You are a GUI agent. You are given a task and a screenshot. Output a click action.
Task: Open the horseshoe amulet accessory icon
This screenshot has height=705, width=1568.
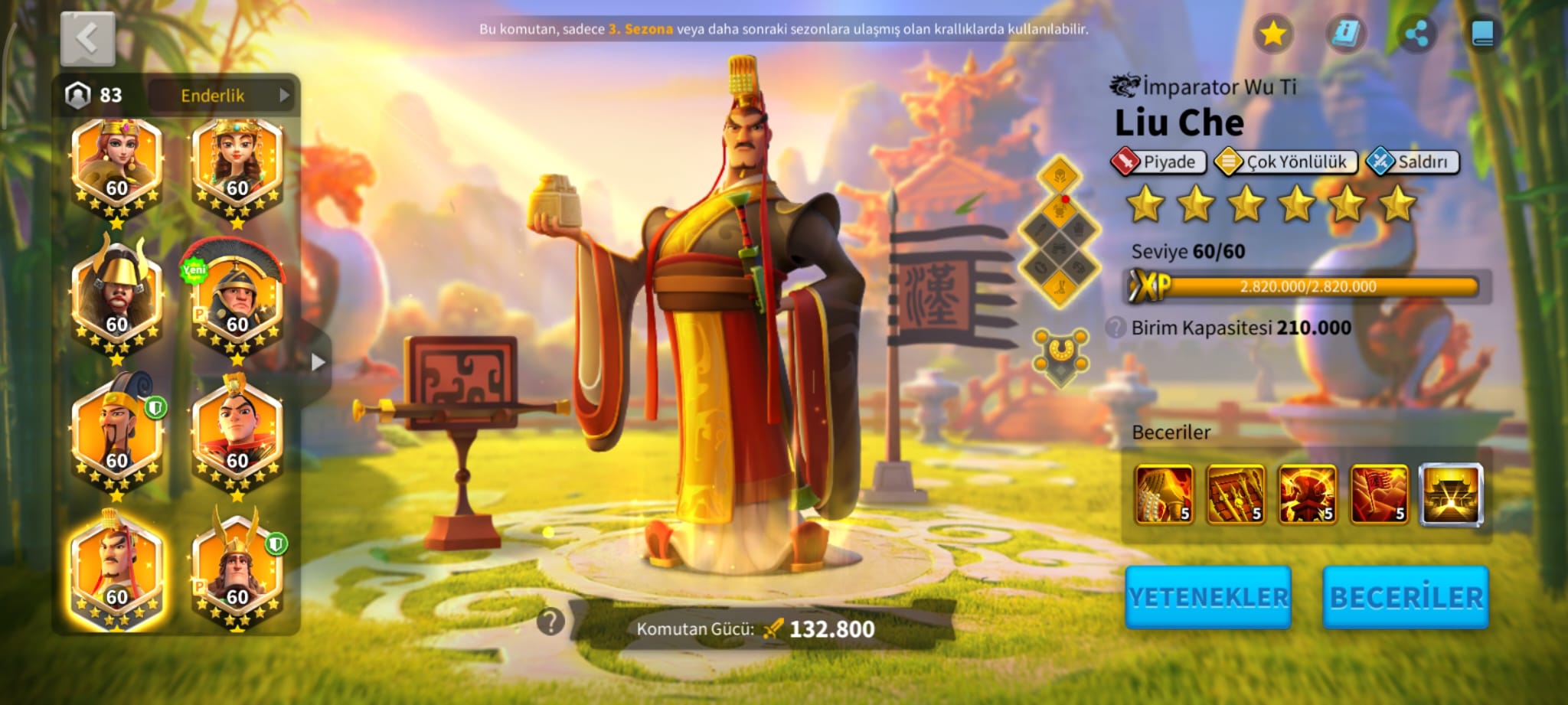(x=1060, y=355)
